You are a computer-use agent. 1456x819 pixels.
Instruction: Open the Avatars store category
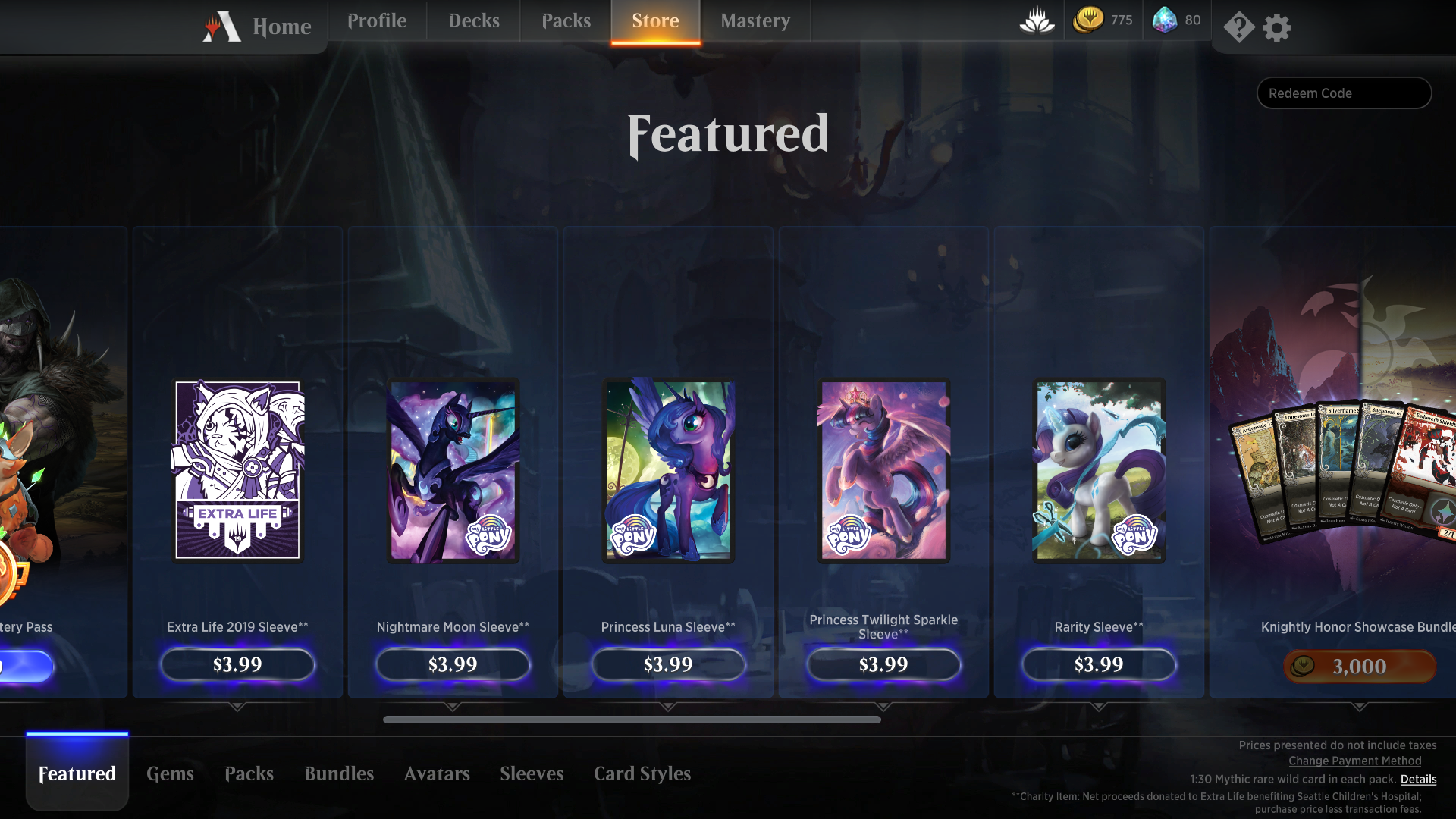(x=437, y=774)
